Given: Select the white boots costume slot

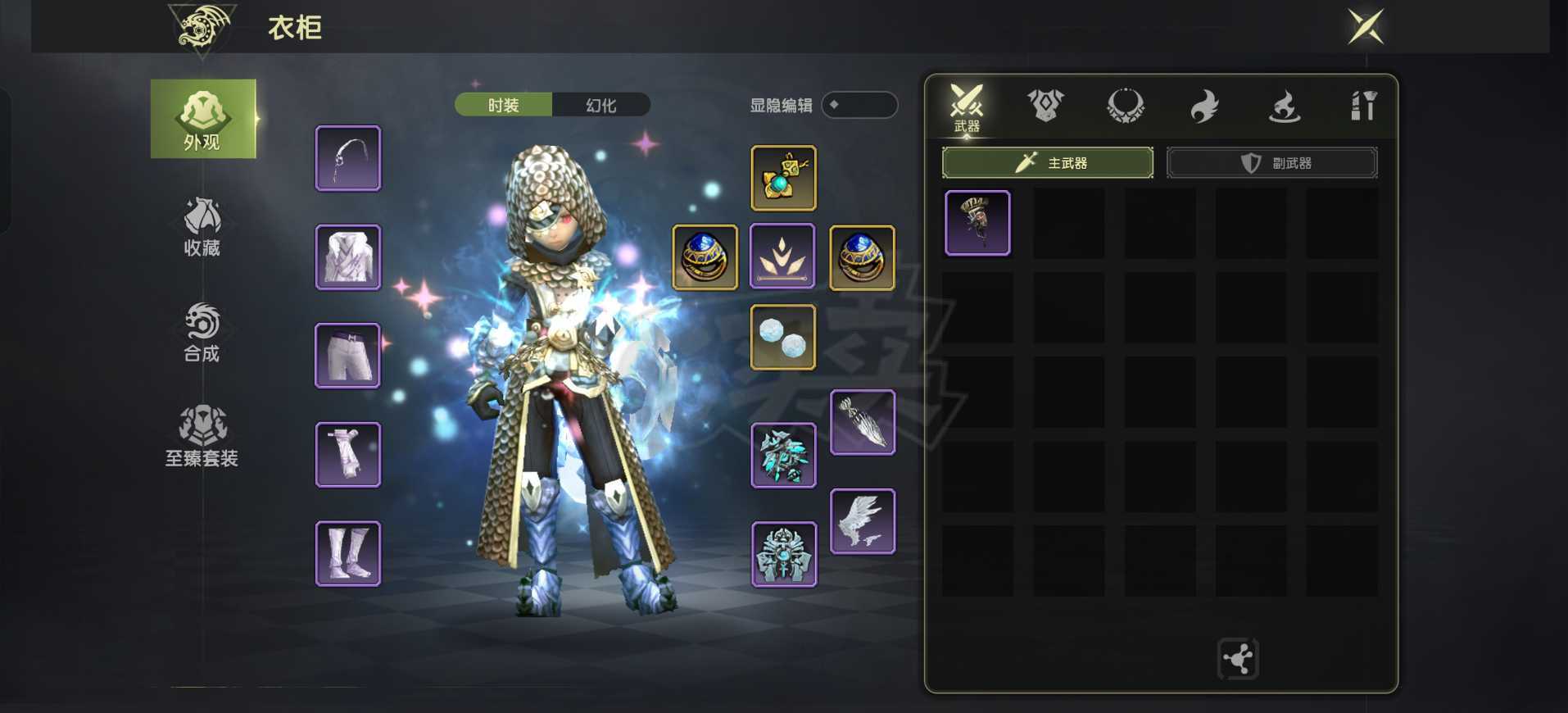Looking at the screenshot, I should (348, 553).
